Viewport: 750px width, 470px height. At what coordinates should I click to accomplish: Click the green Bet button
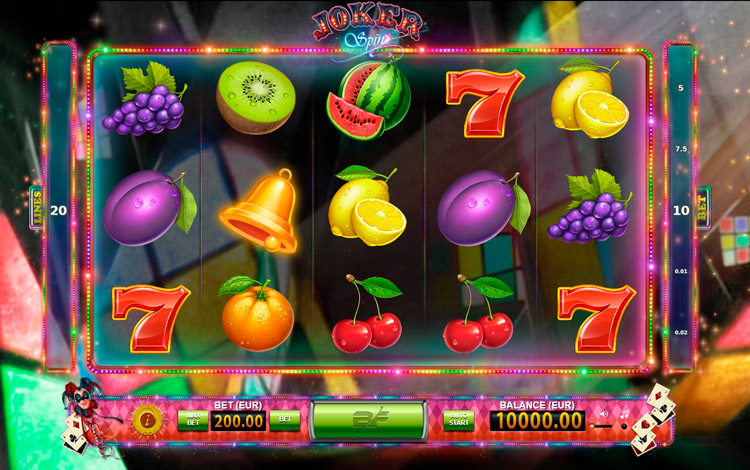(284, 420)
